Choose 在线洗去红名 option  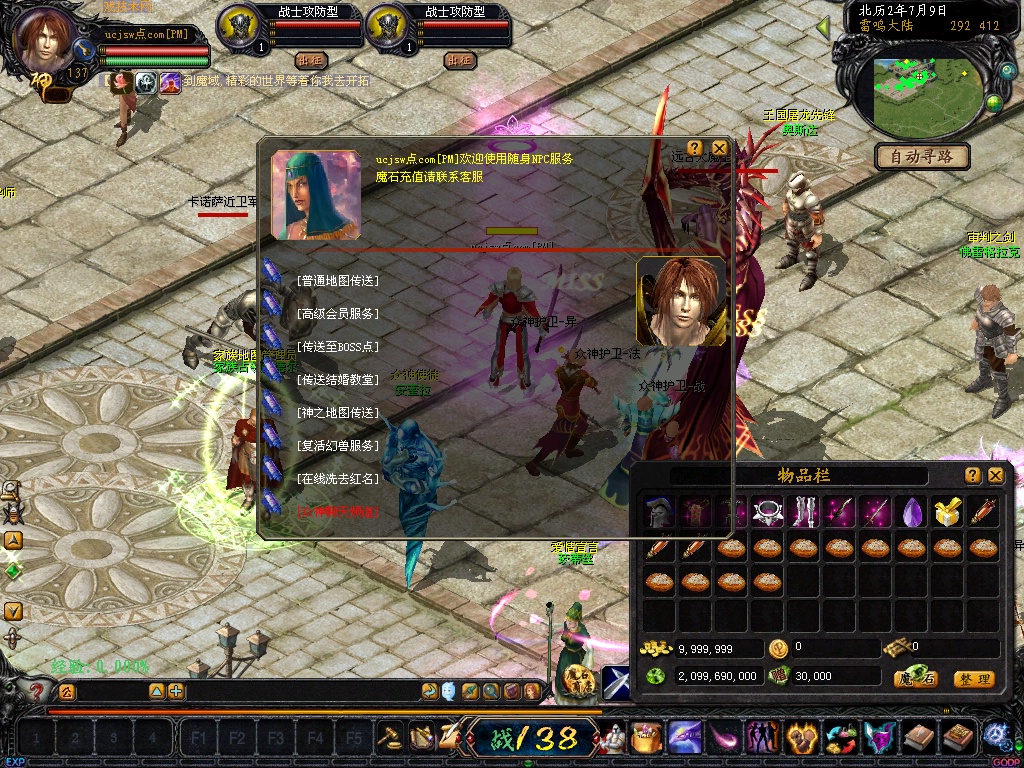coord(337,479)
